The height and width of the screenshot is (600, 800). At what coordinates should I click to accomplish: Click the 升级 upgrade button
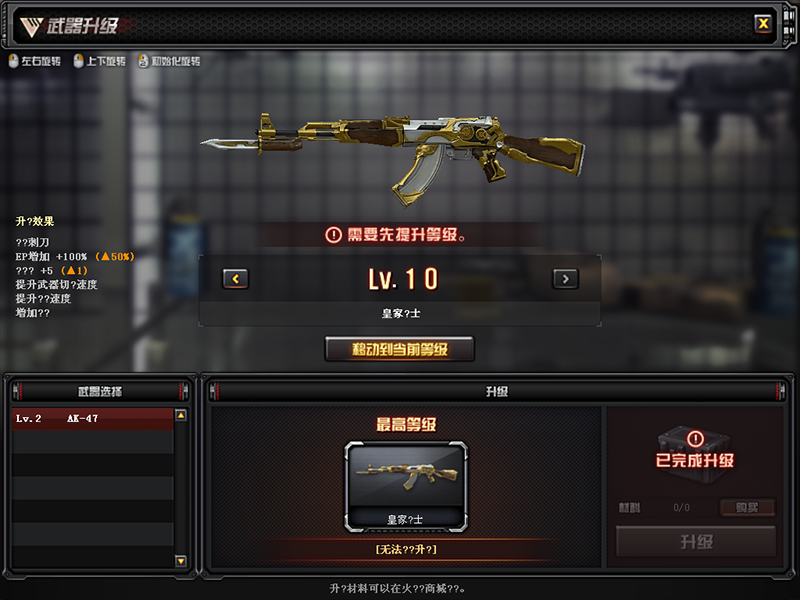point(696,542)
